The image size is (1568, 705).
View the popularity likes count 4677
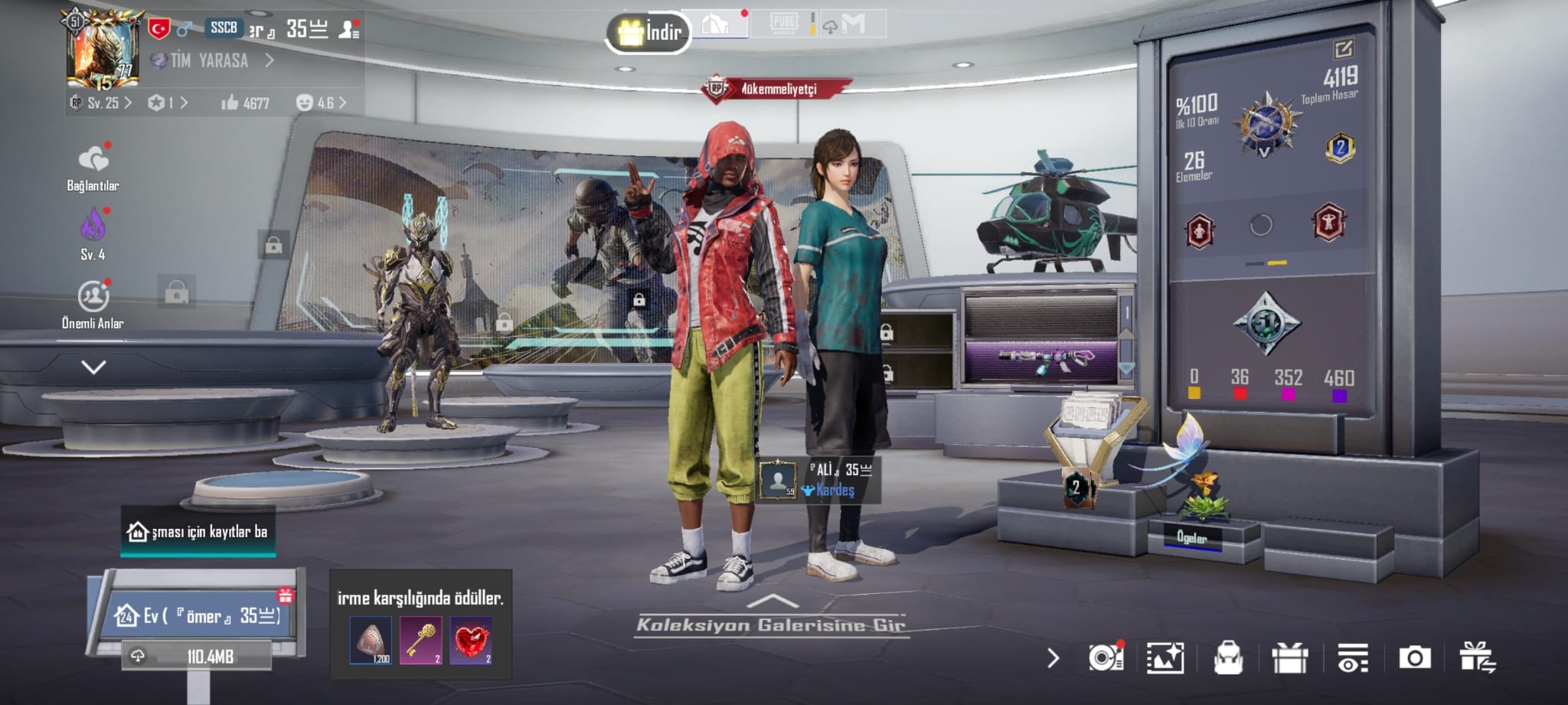(x=246, y=103)
